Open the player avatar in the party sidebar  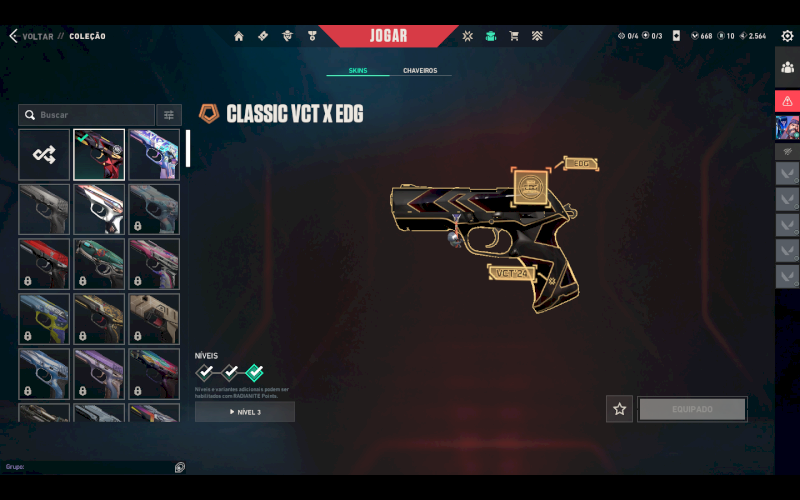(x=787, y=128)
